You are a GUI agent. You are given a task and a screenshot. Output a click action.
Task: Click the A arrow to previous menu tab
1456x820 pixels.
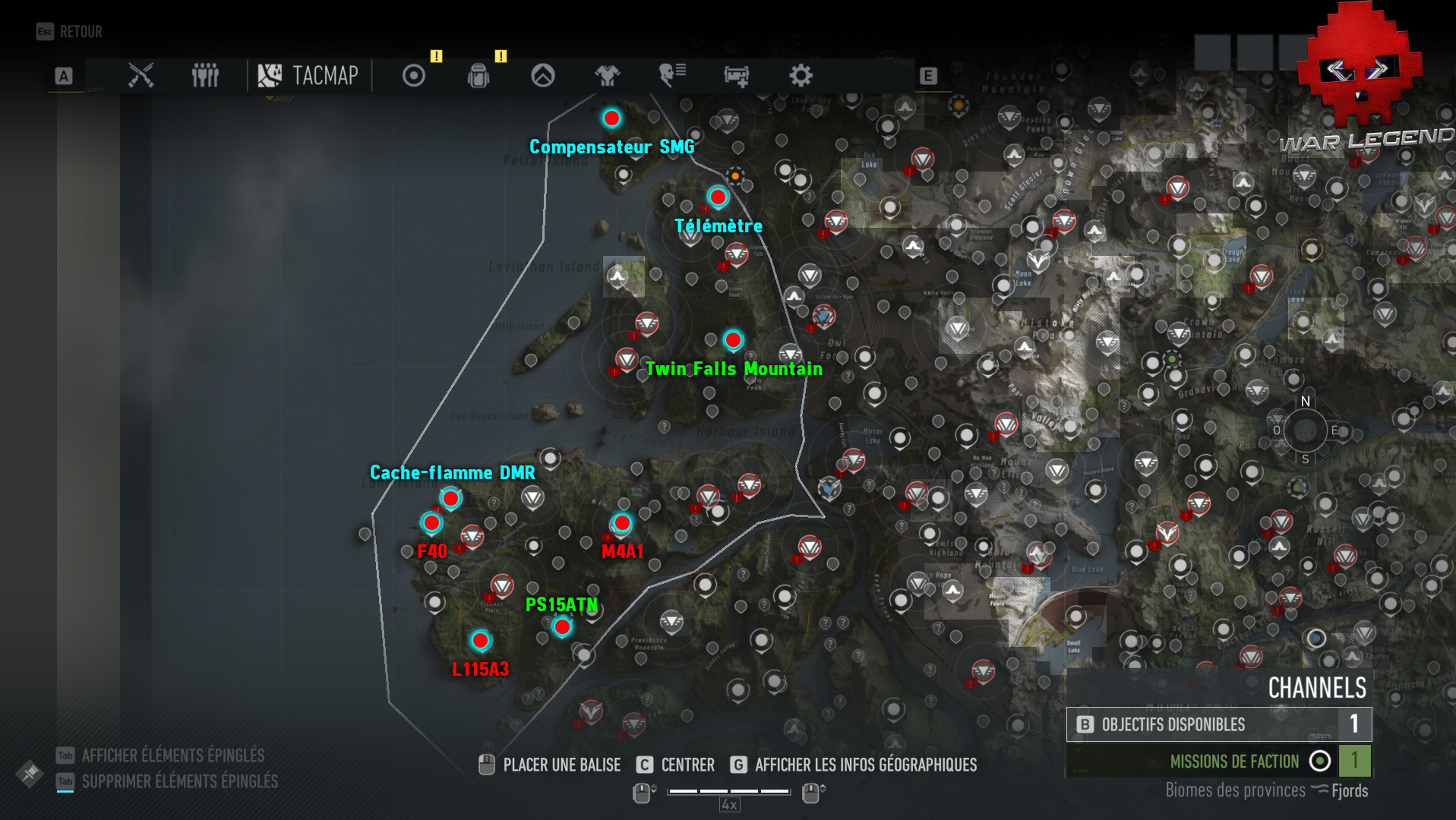(x=64, y=76)
